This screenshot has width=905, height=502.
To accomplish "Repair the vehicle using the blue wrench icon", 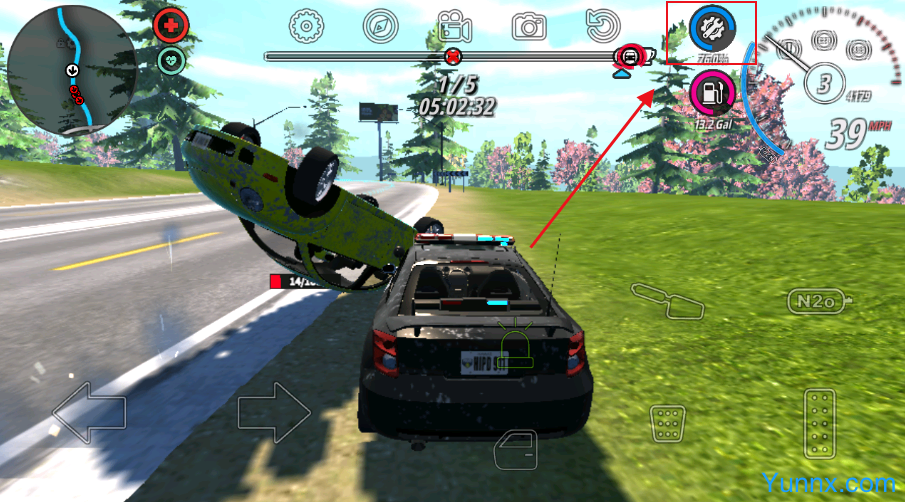I will click(712, 28).
